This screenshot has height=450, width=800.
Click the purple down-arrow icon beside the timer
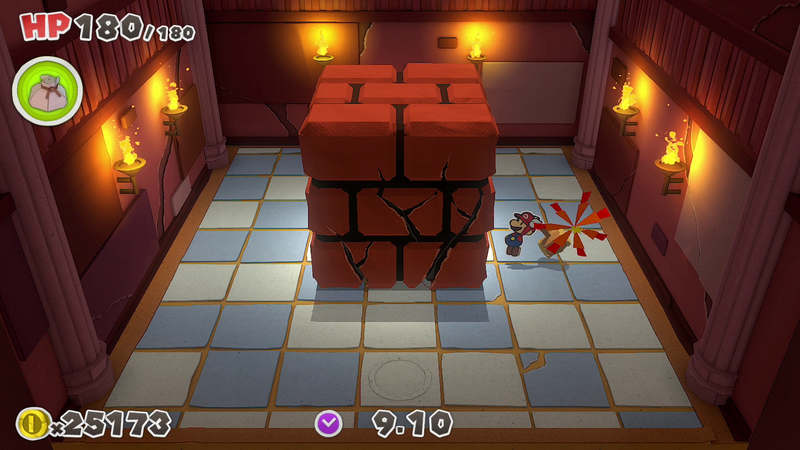click(328, 423)
